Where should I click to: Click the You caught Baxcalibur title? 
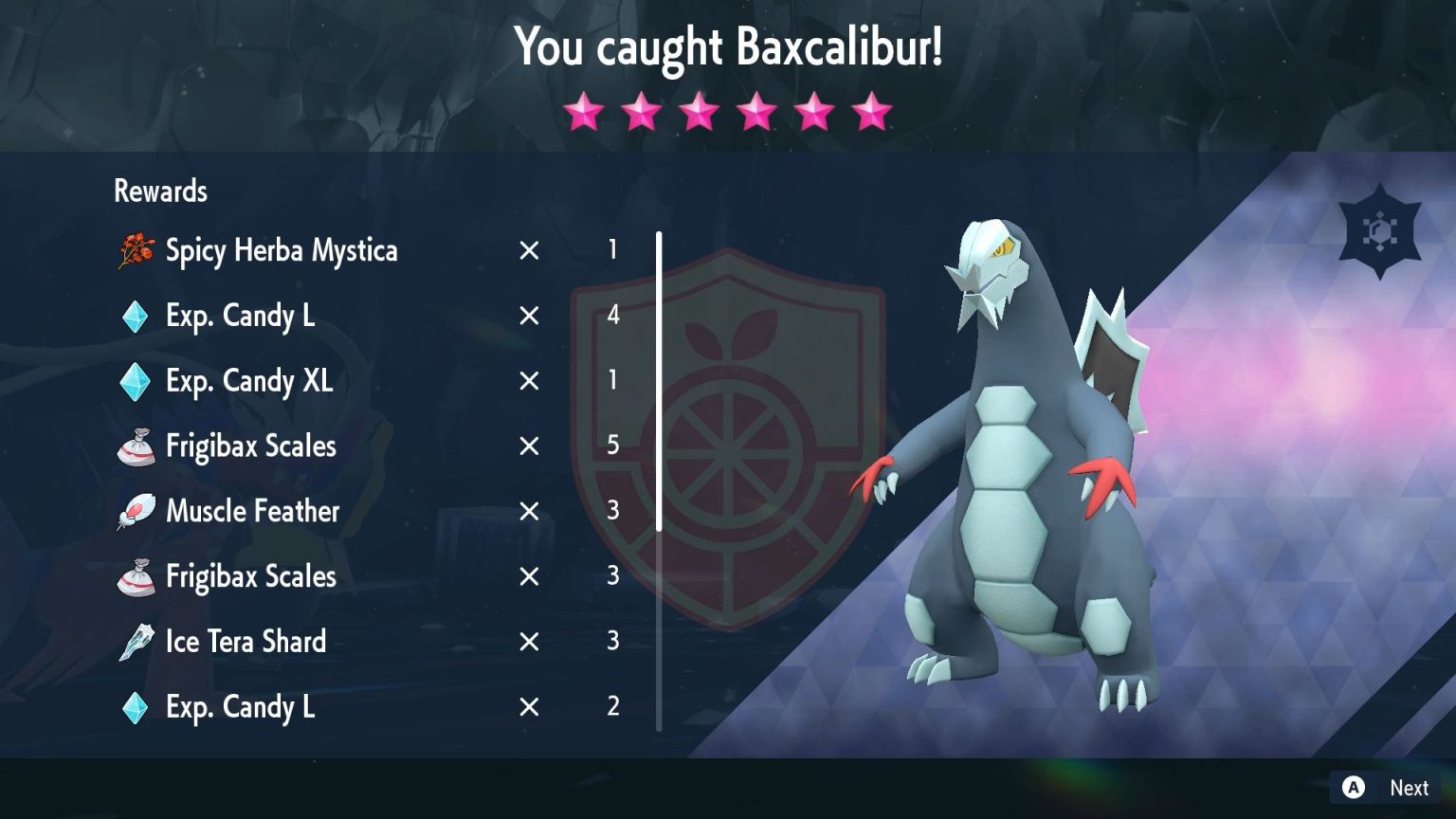click(x=728, y=46)
